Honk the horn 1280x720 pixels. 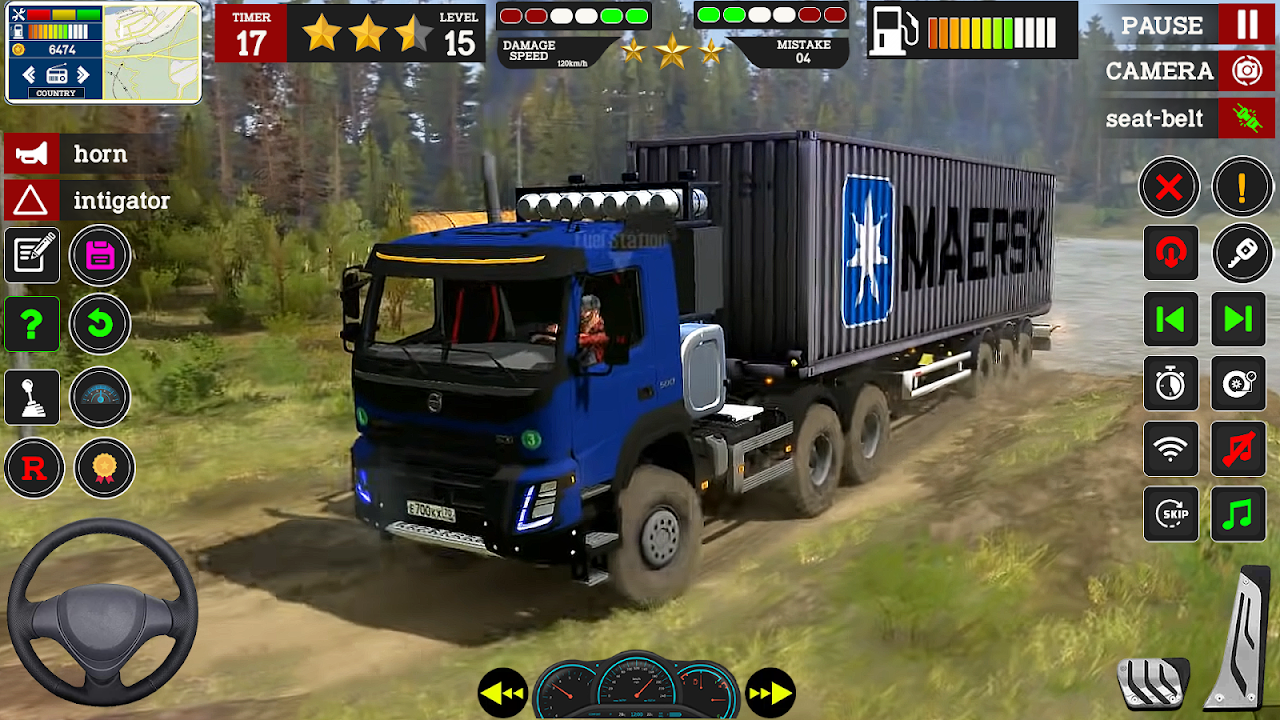31,154
